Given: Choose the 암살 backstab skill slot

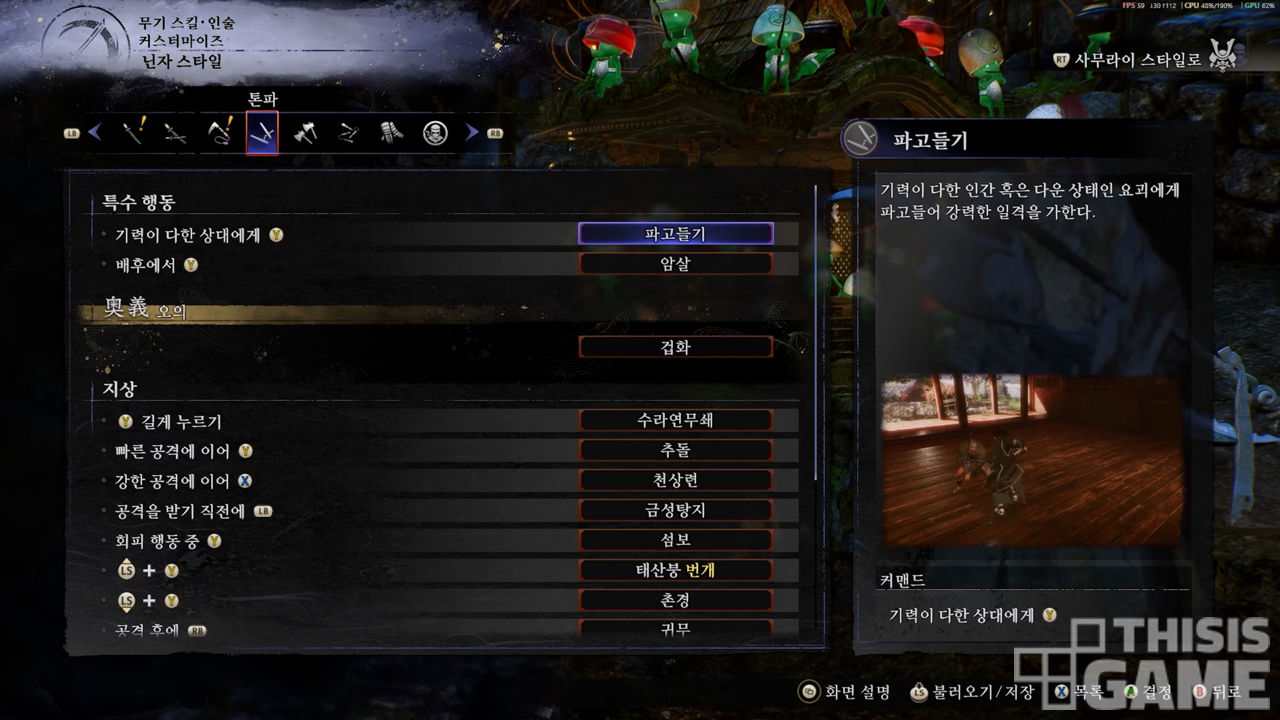Looking at the screenshot, I should point(676,264).
